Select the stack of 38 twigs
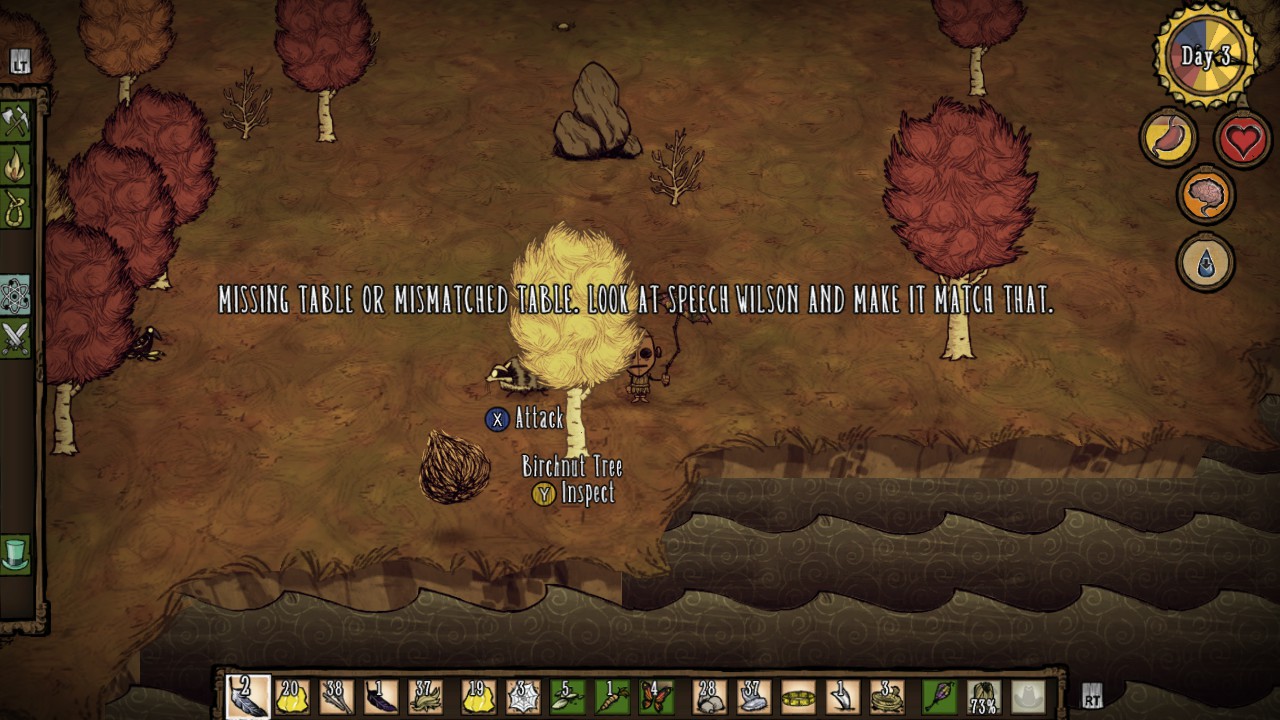The width and height of the screenshot is (1280, 720). click(336, 696)
